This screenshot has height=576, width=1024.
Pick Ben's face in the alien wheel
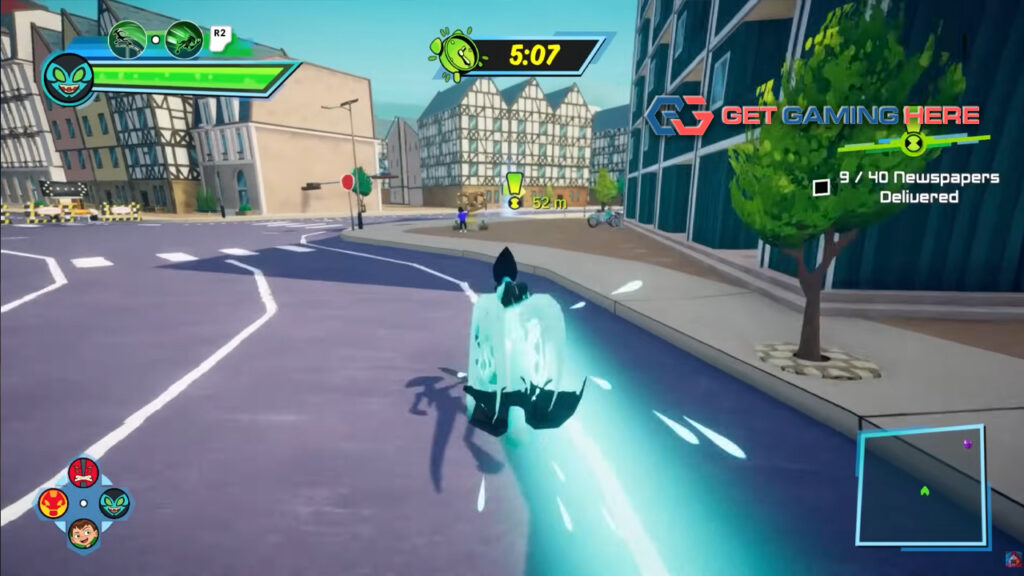point(84,533)
